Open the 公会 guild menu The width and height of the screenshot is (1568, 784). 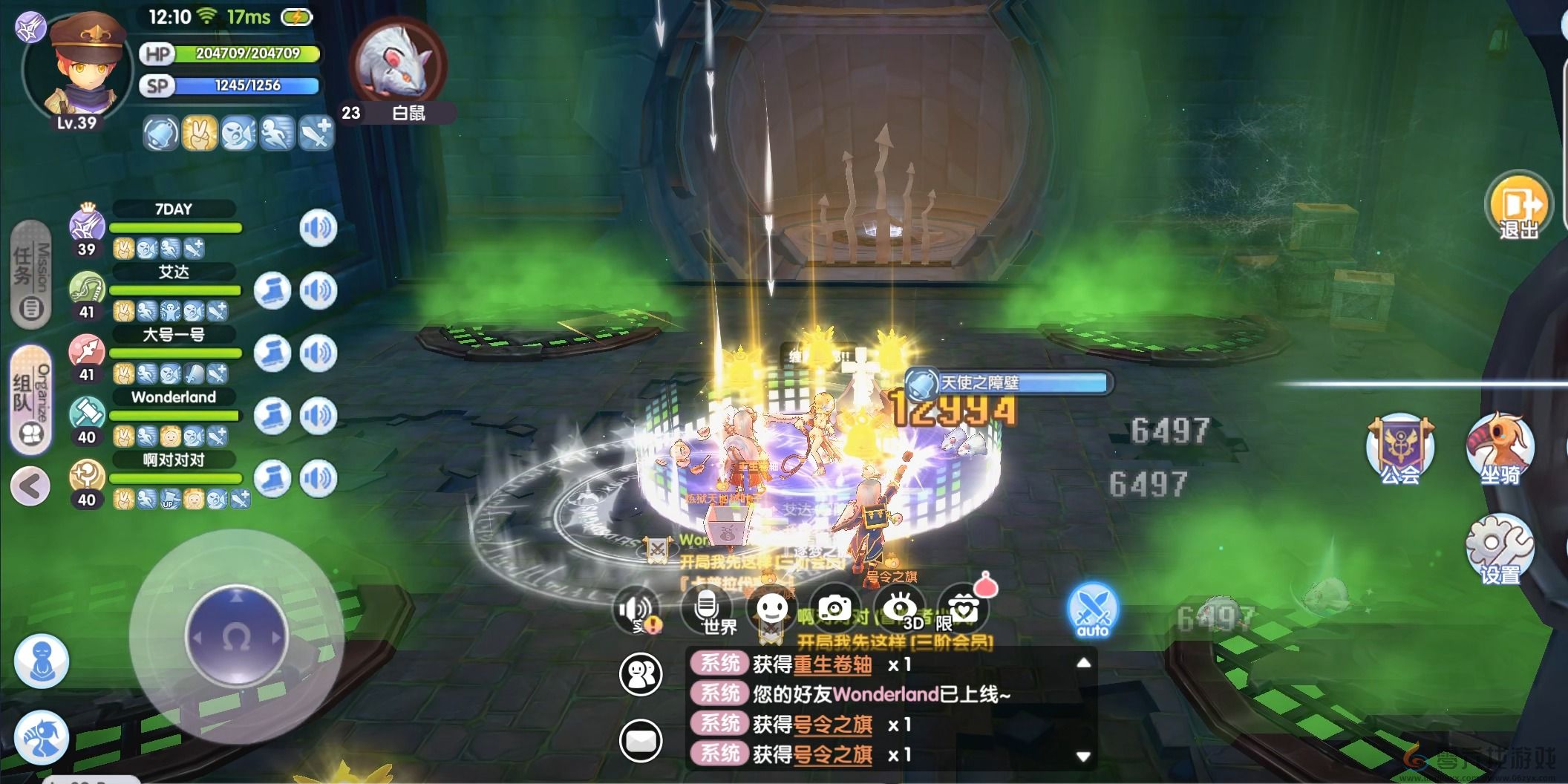[1399, 450]
